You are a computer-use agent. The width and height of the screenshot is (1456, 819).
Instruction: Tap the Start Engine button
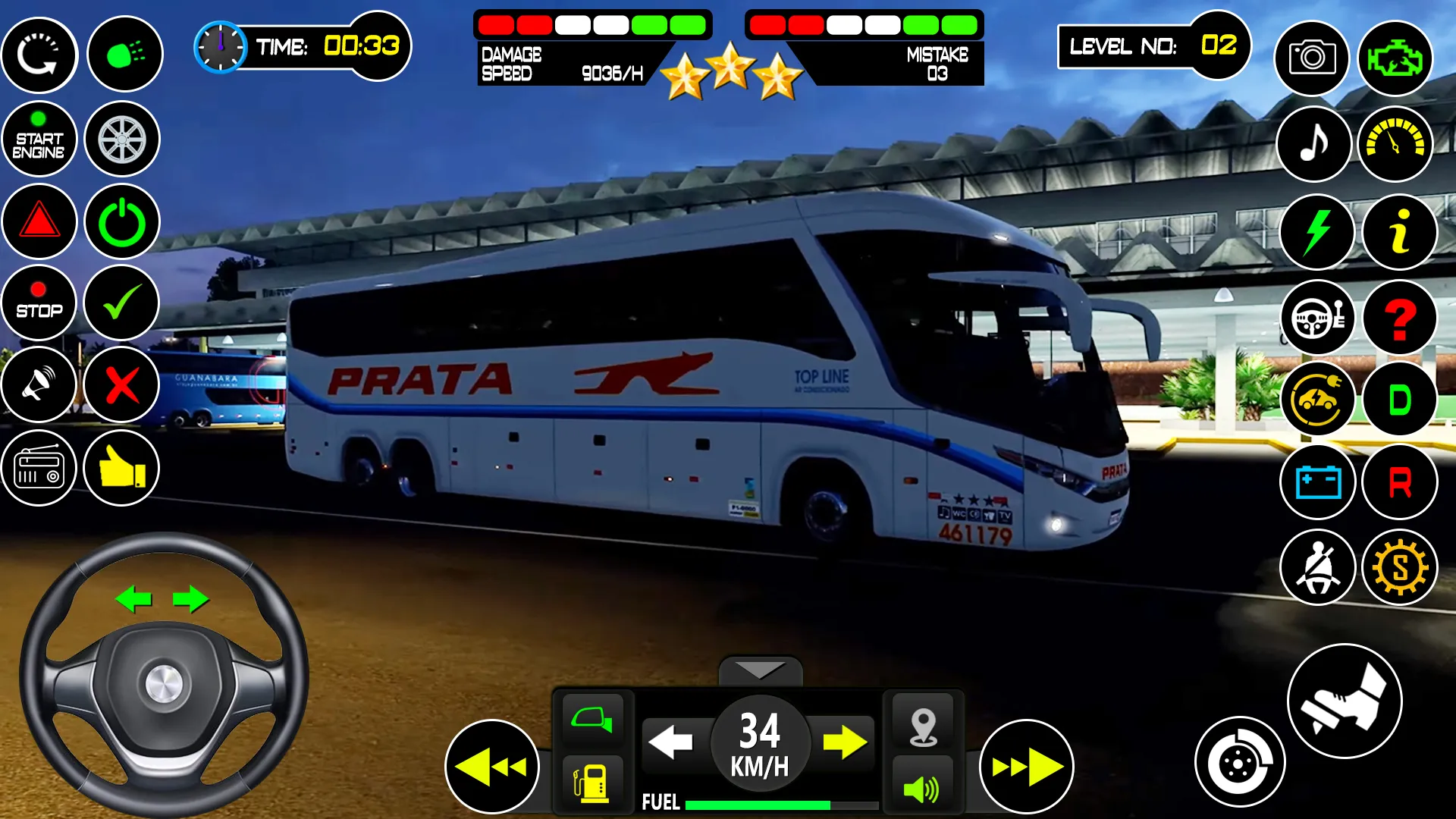coord(39,139)
